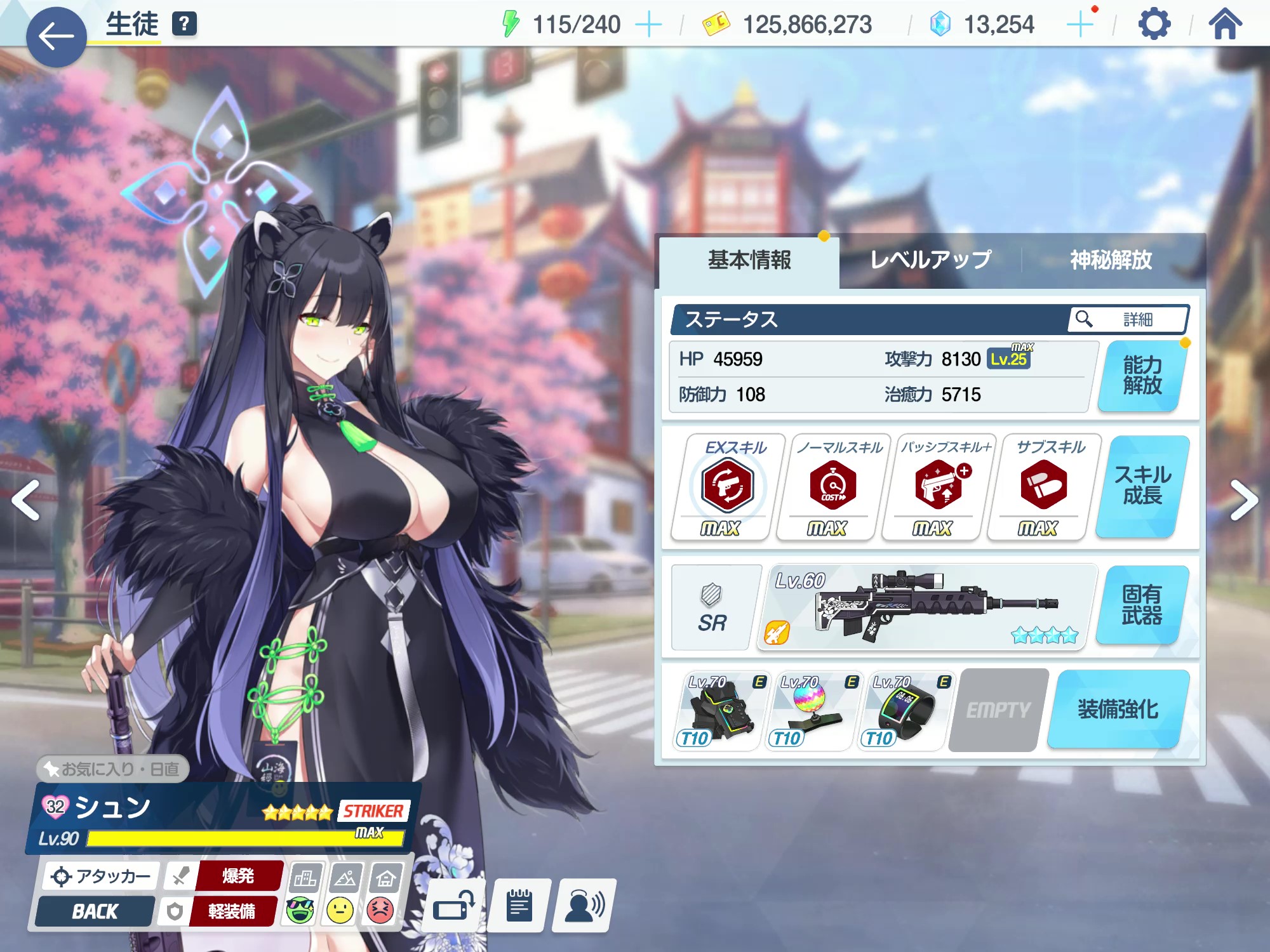
Task: Open the settings gear icon
Action: pyautogui.click(x=1154, y=25)
